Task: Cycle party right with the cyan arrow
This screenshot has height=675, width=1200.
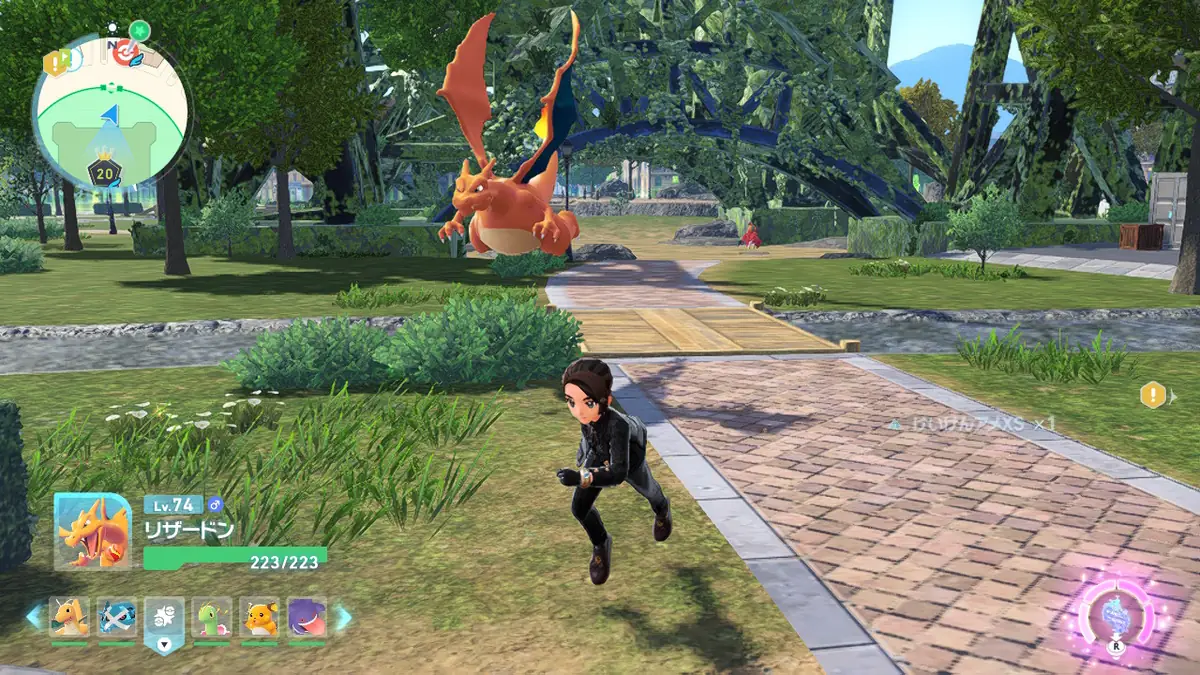Action: tap(342, 617)
